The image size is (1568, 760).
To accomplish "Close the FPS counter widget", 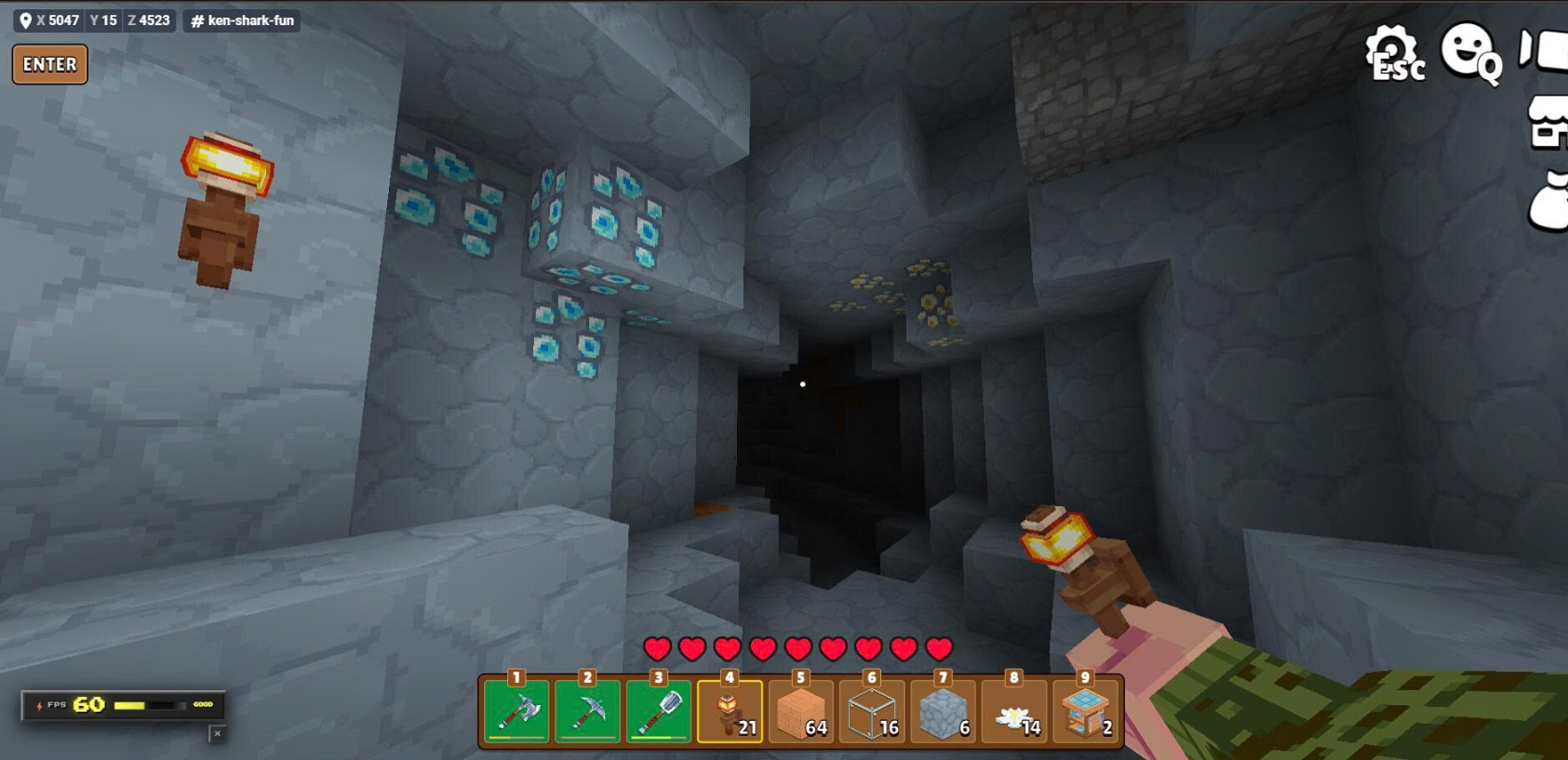I will tap(217, 734).
